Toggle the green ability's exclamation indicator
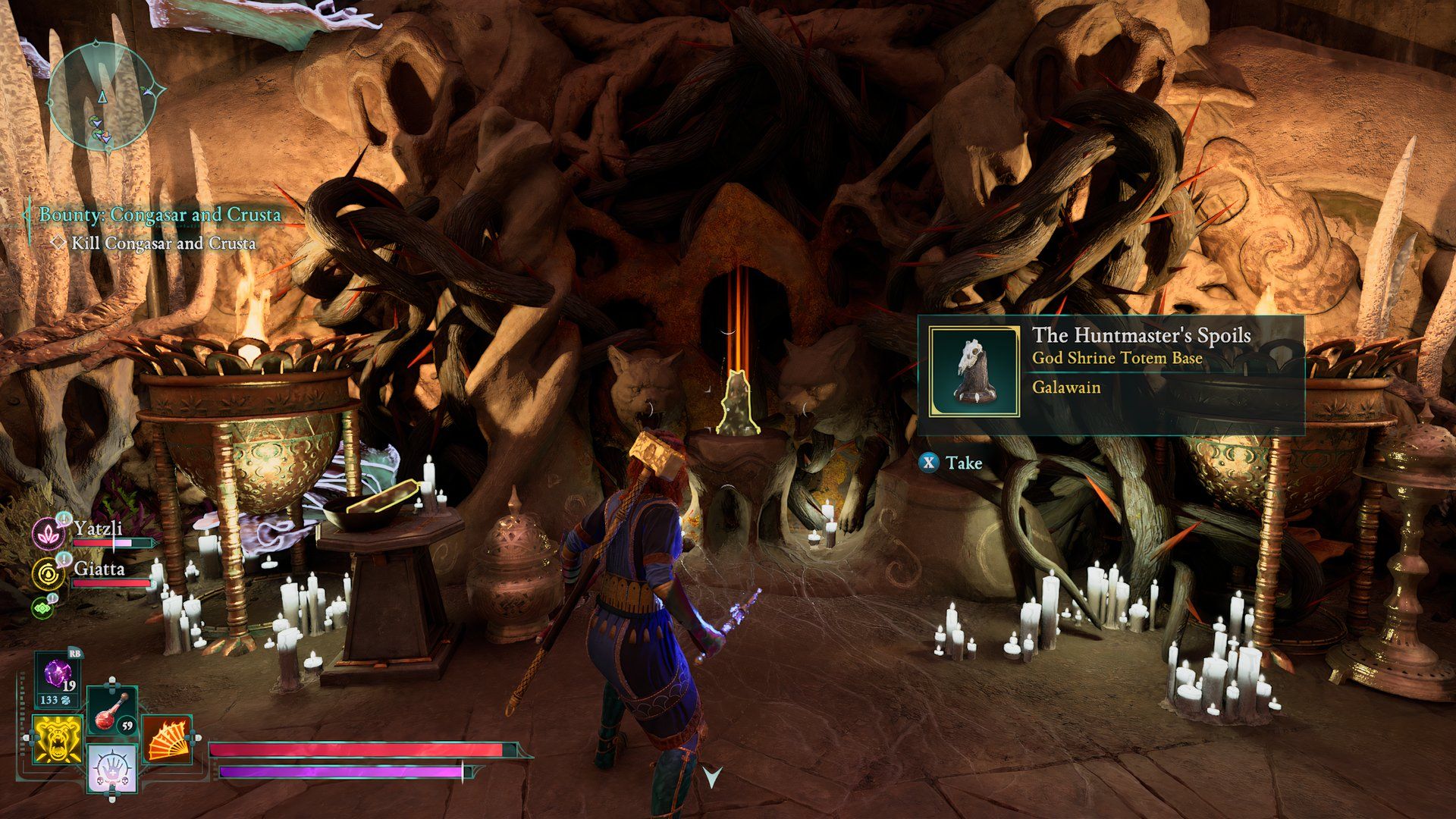1456x819 pixels. 51,597
